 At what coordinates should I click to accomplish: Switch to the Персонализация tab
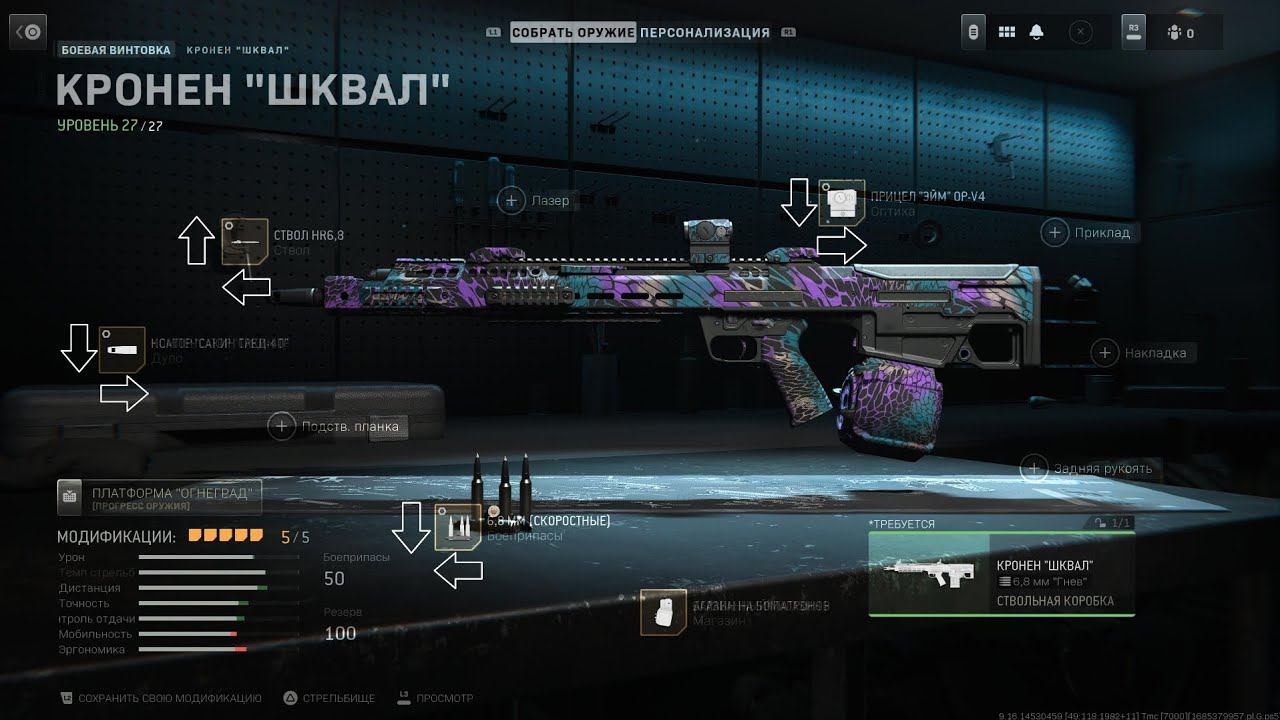705,33
